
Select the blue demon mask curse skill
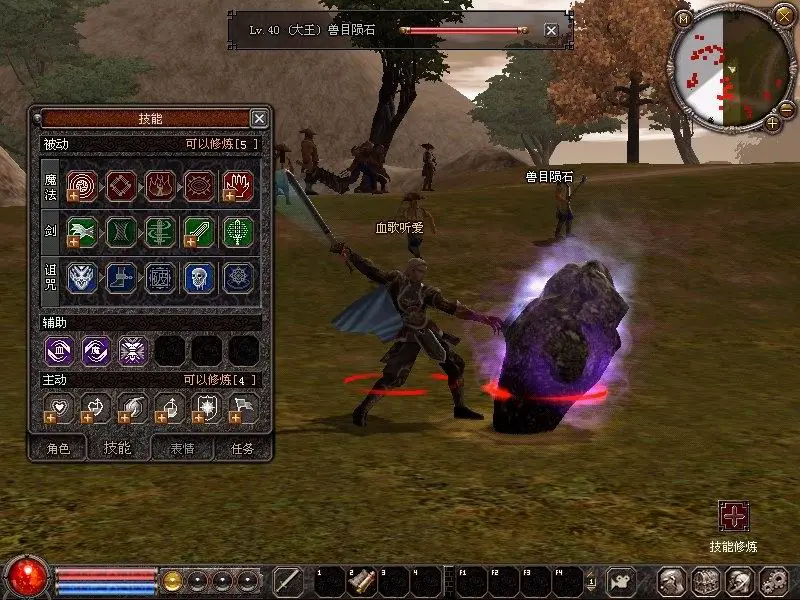tap(81, 278)
